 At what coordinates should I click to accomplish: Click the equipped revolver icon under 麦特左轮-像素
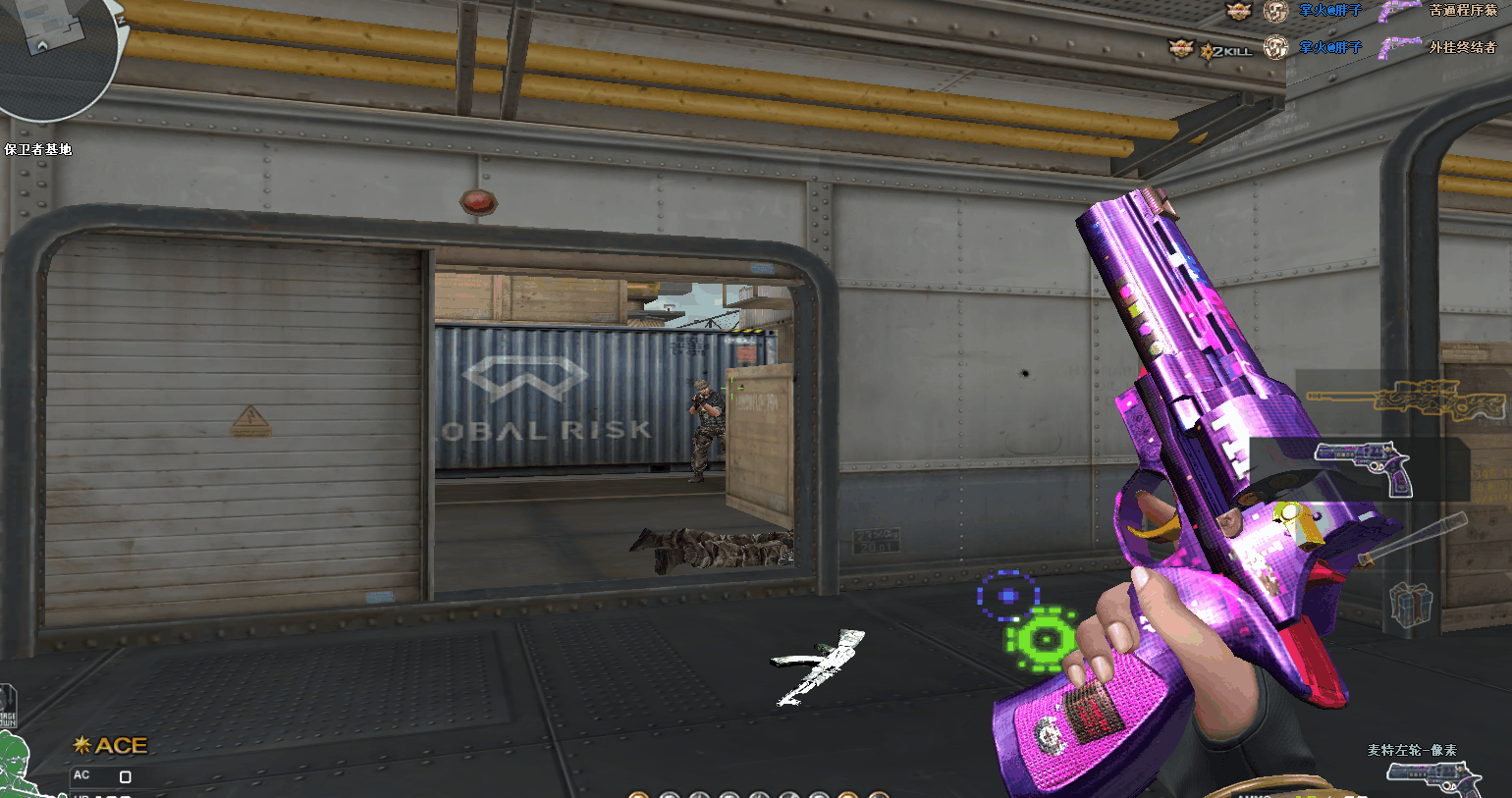(1433, 778)
